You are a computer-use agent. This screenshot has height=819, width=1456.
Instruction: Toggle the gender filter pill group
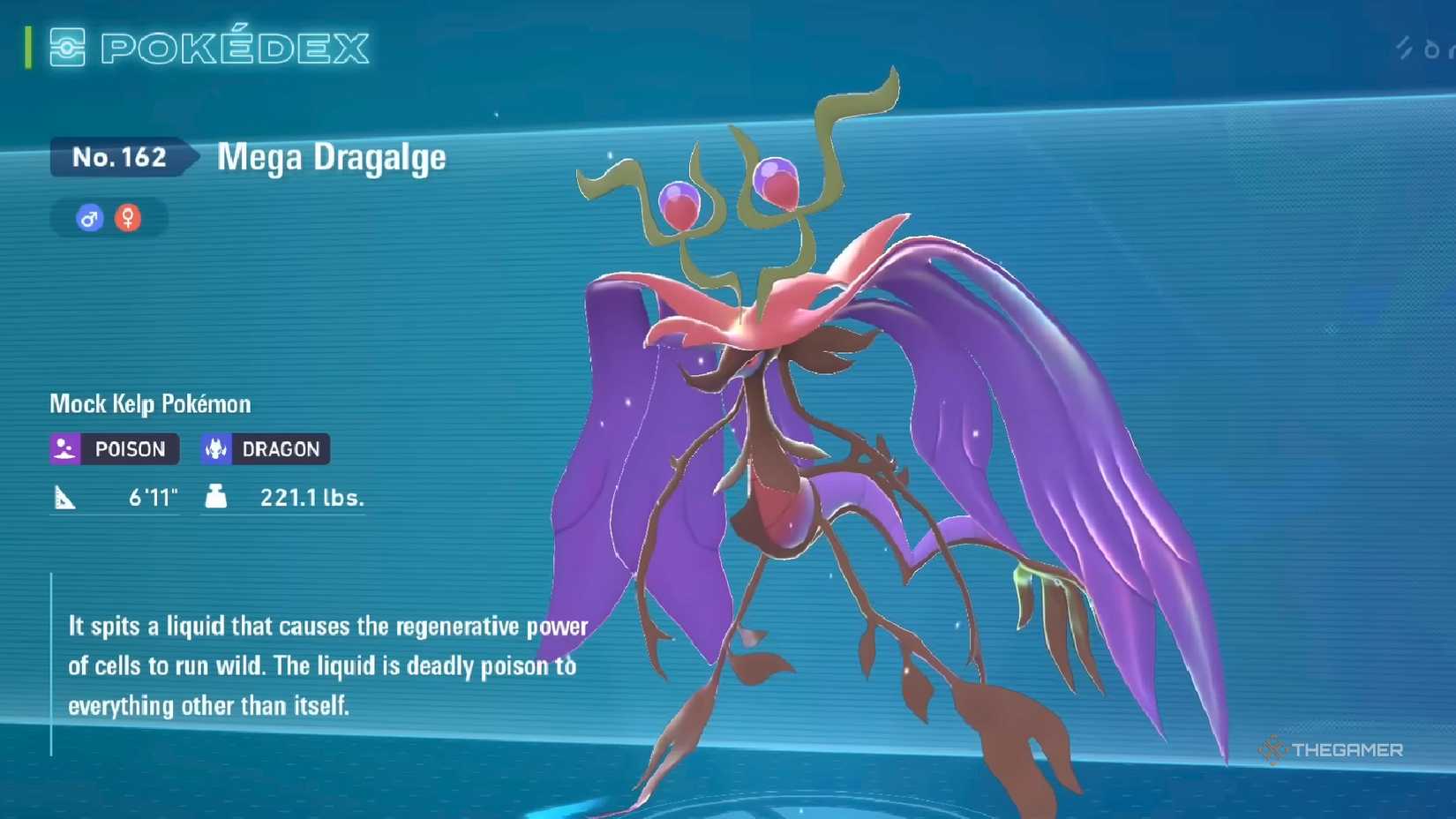coord(107,218)
